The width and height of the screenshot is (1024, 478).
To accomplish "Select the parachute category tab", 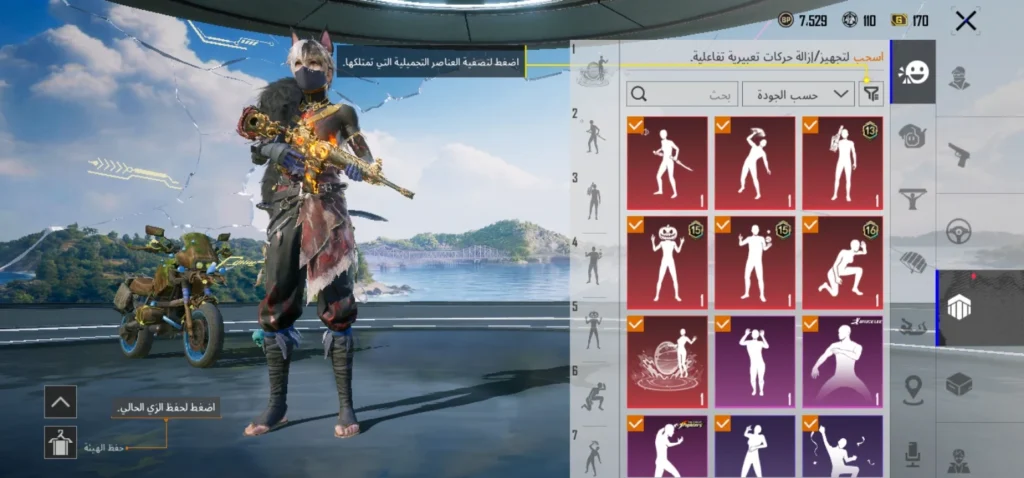I will point(913,264).
